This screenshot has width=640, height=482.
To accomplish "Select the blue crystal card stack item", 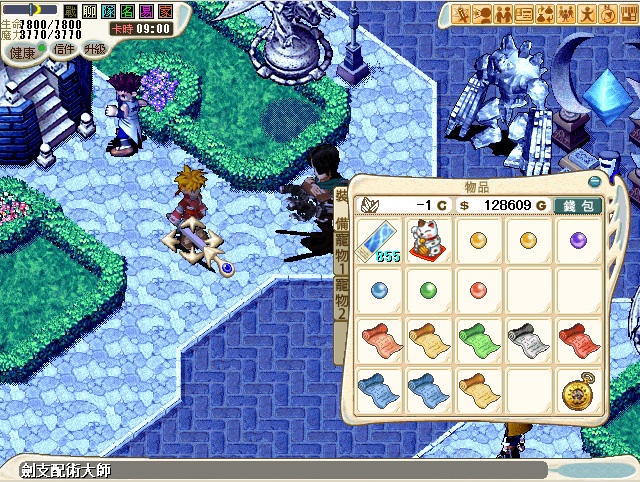I will 380,242.
